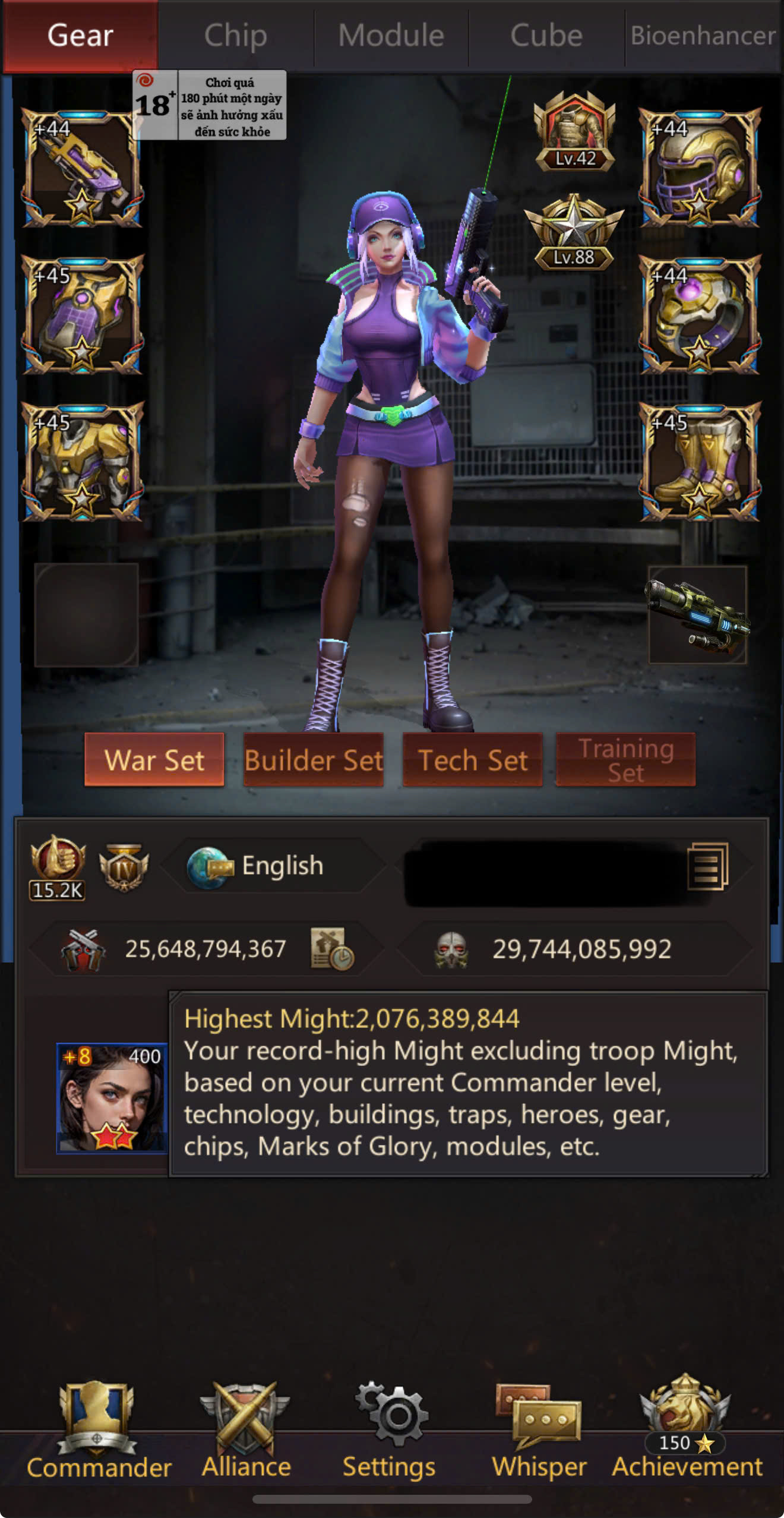784x1518 pixels.
Task: Show the Bioenhancer tab
Action: 703,36
